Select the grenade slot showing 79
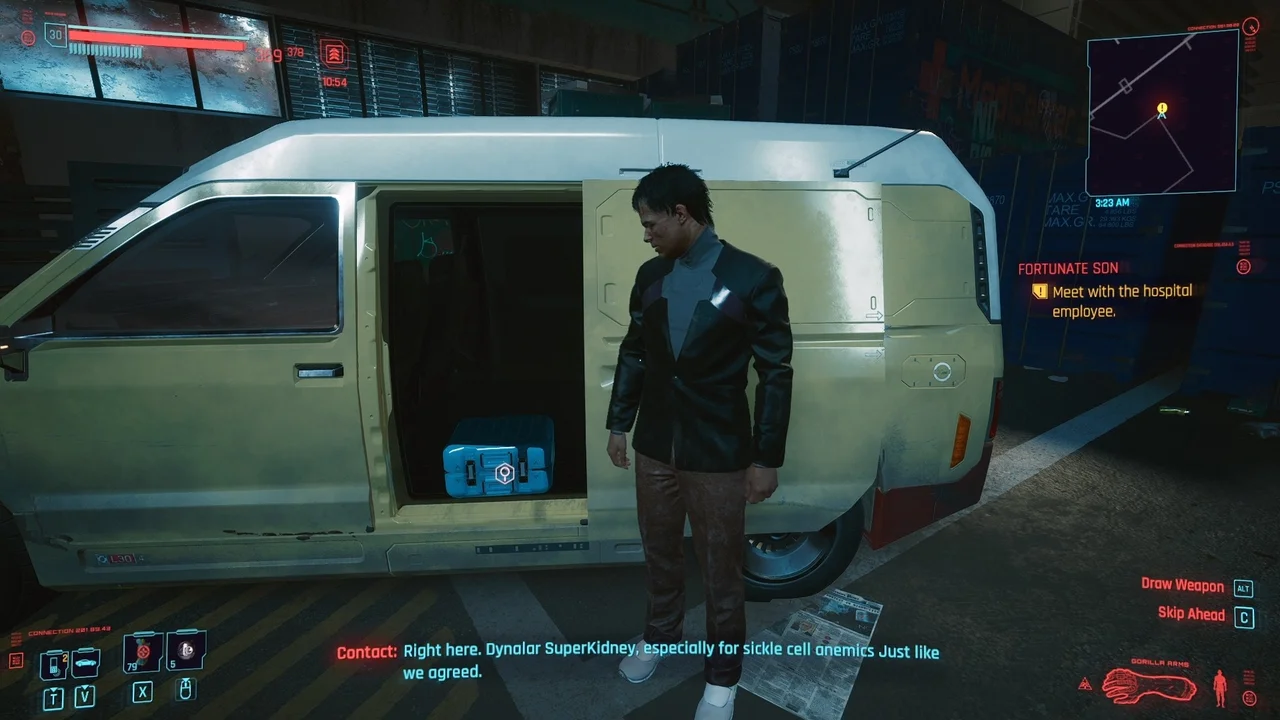This screenshot has height=720, width=1280. tap(141, 650)
